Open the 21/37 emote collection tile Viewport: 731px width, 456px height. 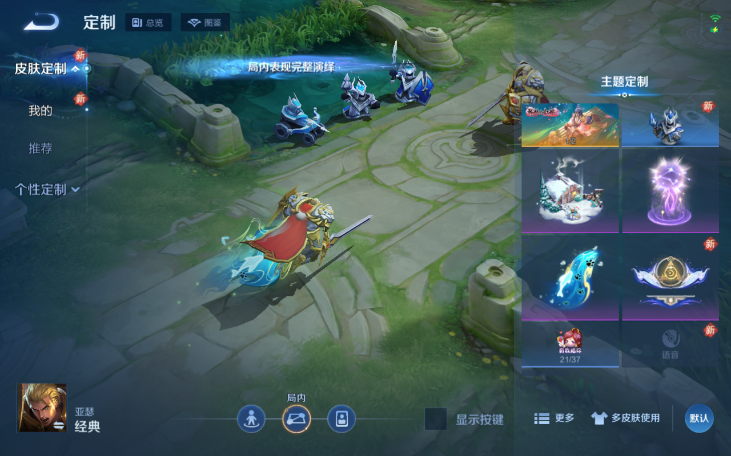point(570,345)
